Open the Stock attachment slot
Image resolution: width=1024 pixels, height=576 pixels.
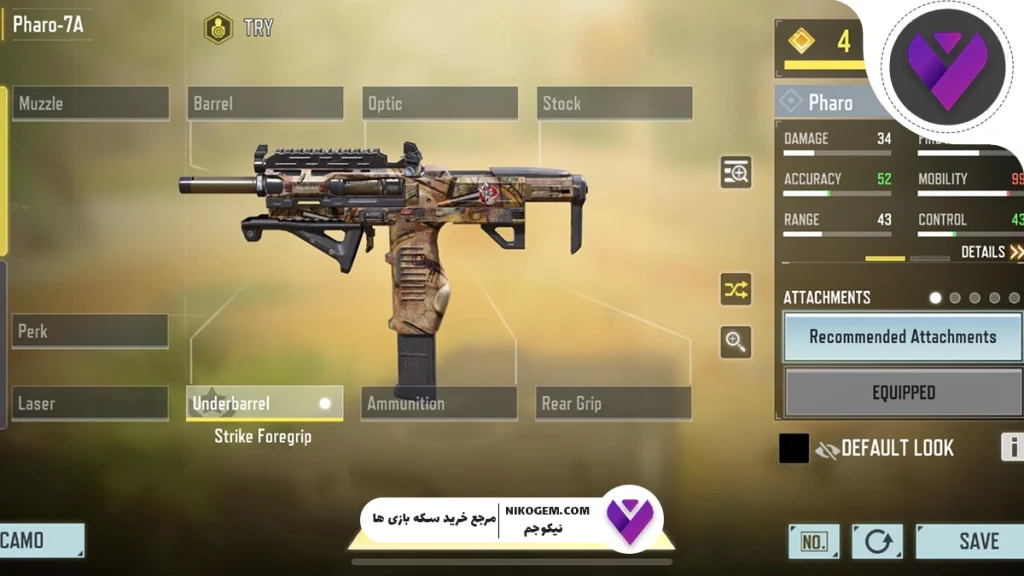(x=616, y=103)
